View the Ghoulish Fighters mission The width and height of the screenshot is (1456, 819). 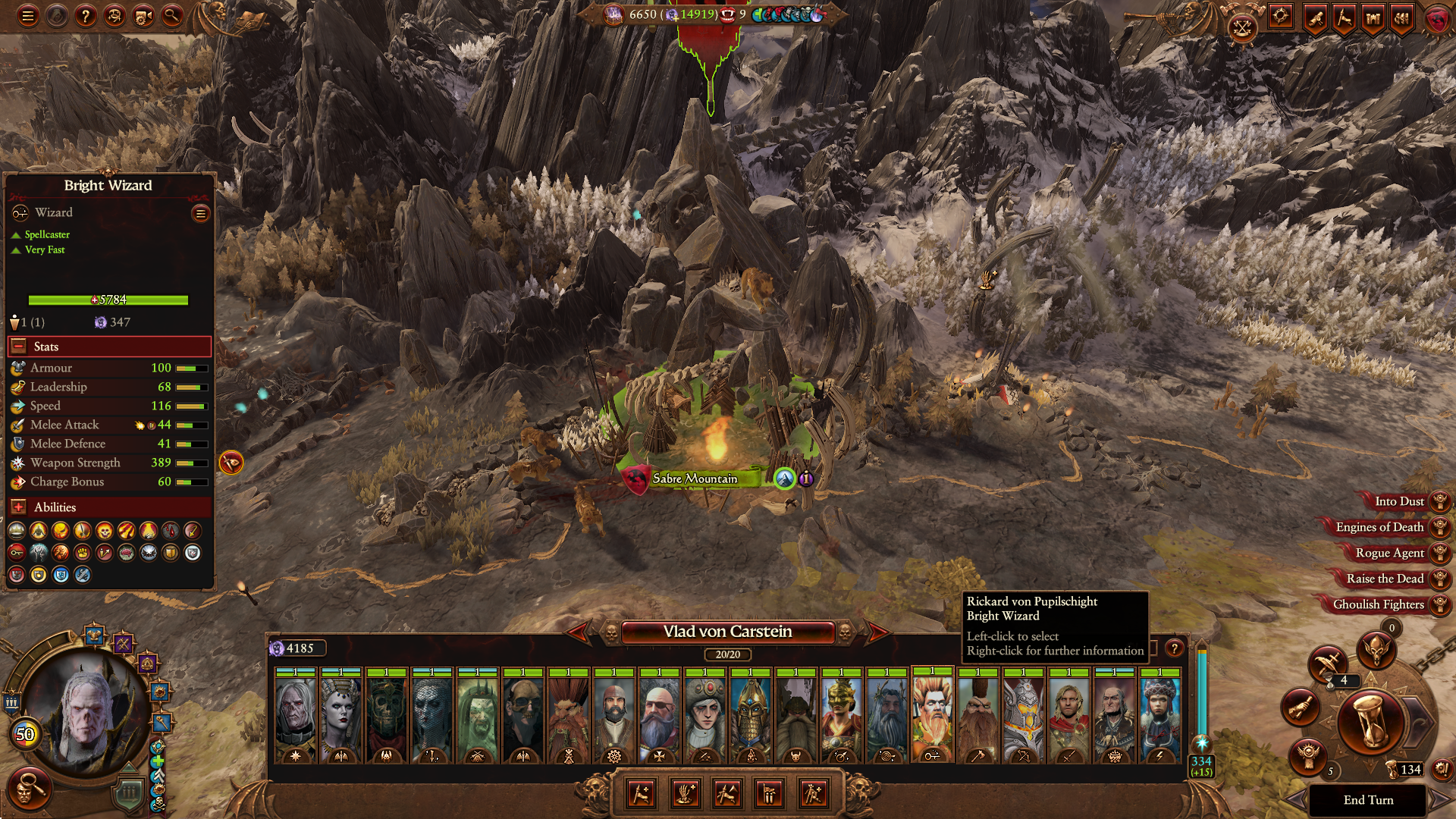coord(1378,604)
